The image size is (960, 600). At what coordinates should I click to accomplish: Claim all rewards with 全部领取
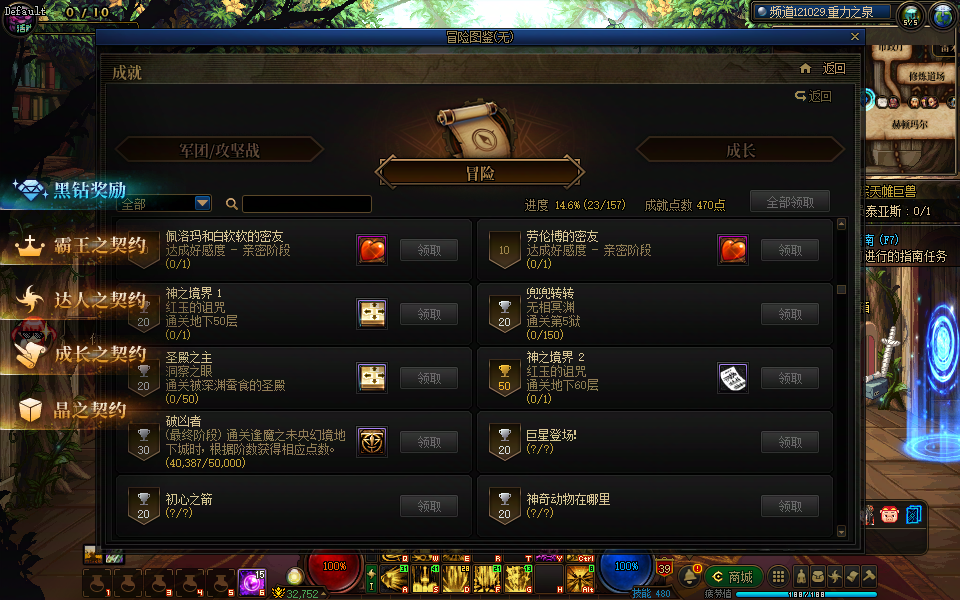(x=789, y=202)
